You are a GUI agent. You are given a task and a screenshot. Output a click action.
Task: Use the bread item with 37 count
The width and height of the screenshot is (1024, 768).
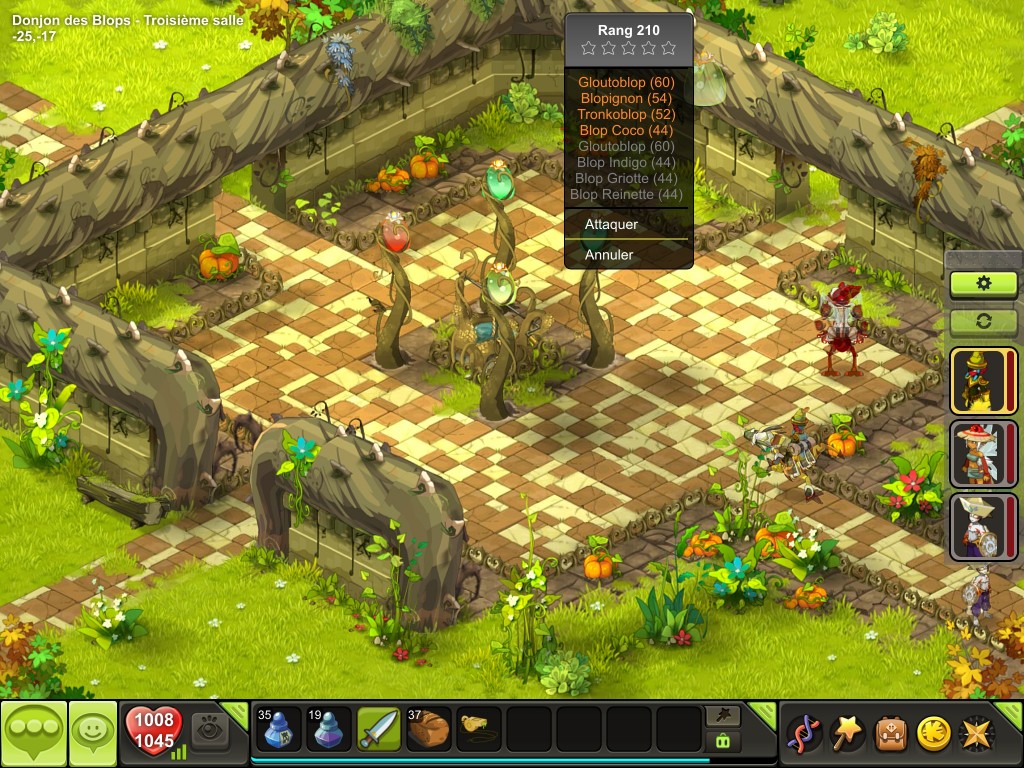[429, 729]
